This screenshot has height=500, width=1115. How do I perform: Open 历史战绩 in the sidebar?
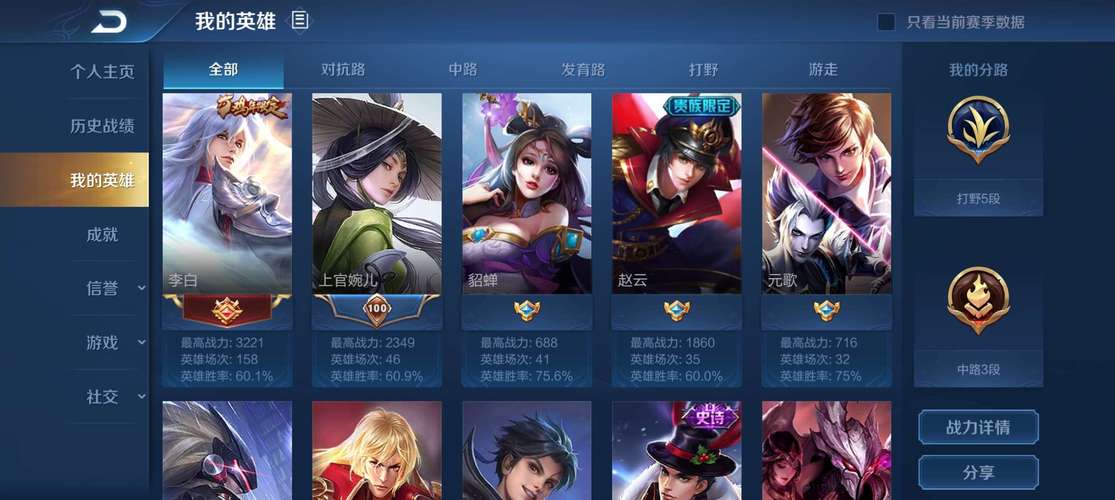click(x=101, y=126)
